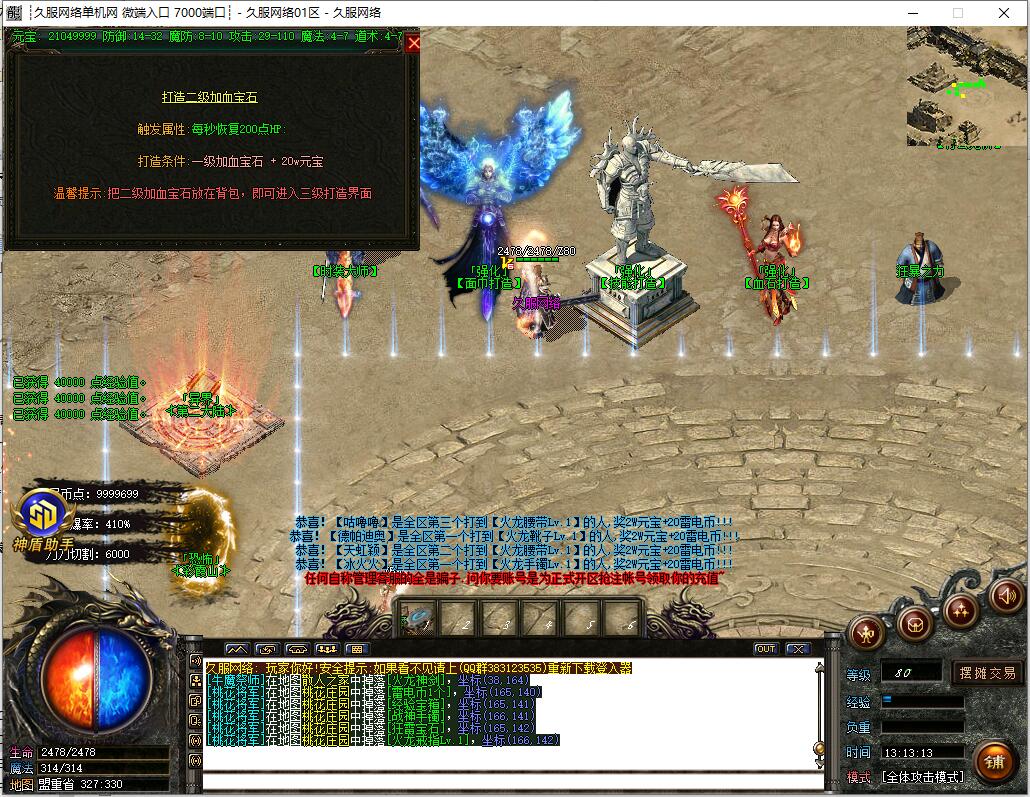Close the game window

point(1004,13)
